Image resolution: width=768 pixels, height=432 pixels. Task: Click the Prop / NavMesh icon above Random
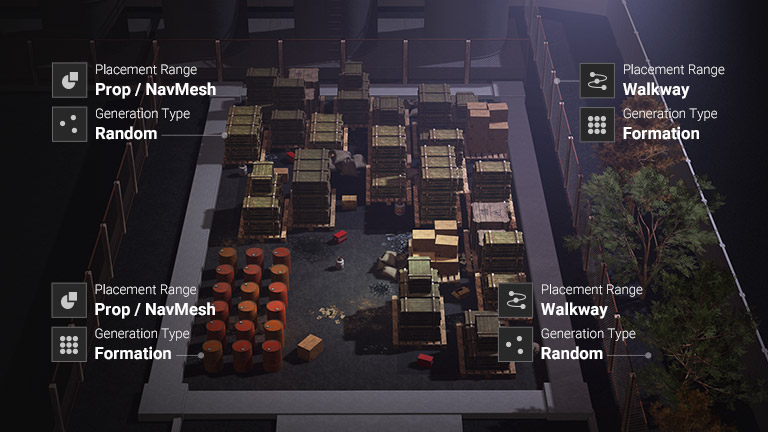[x=70, y=80]
